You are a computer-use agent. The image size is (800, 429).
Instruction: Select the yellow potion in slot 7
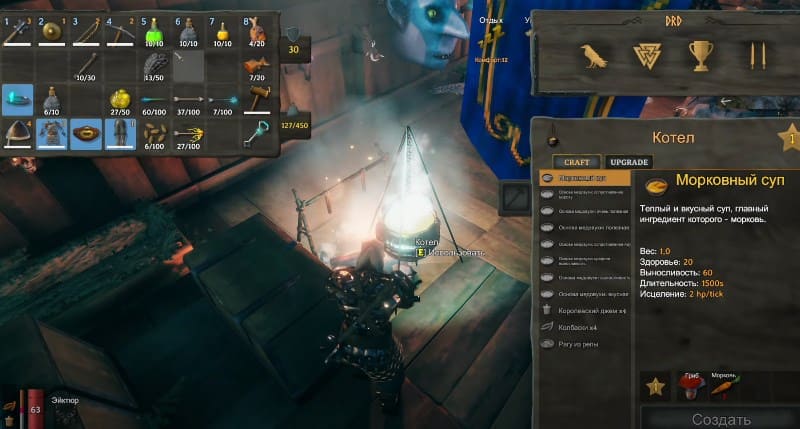pyautogui.click(x=224, y=33)
